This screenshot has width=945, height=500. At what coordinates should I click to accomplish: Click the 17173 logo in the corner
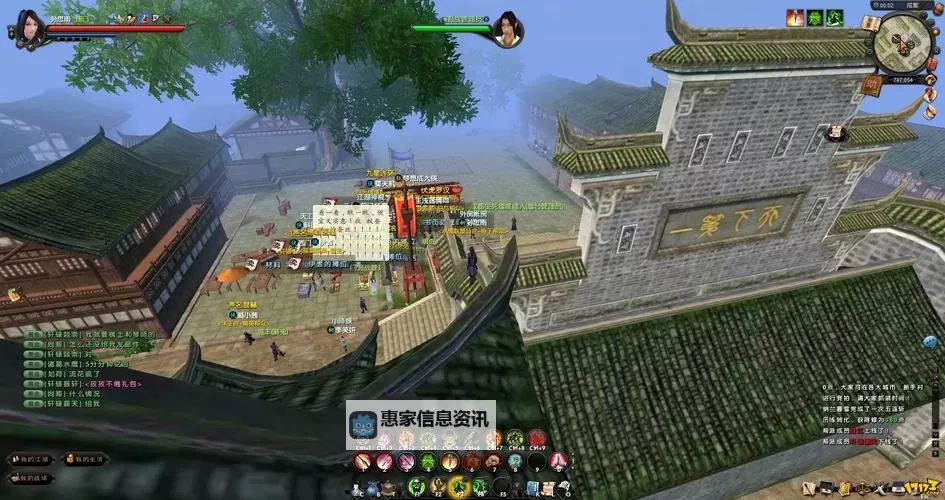coord(919,486)
